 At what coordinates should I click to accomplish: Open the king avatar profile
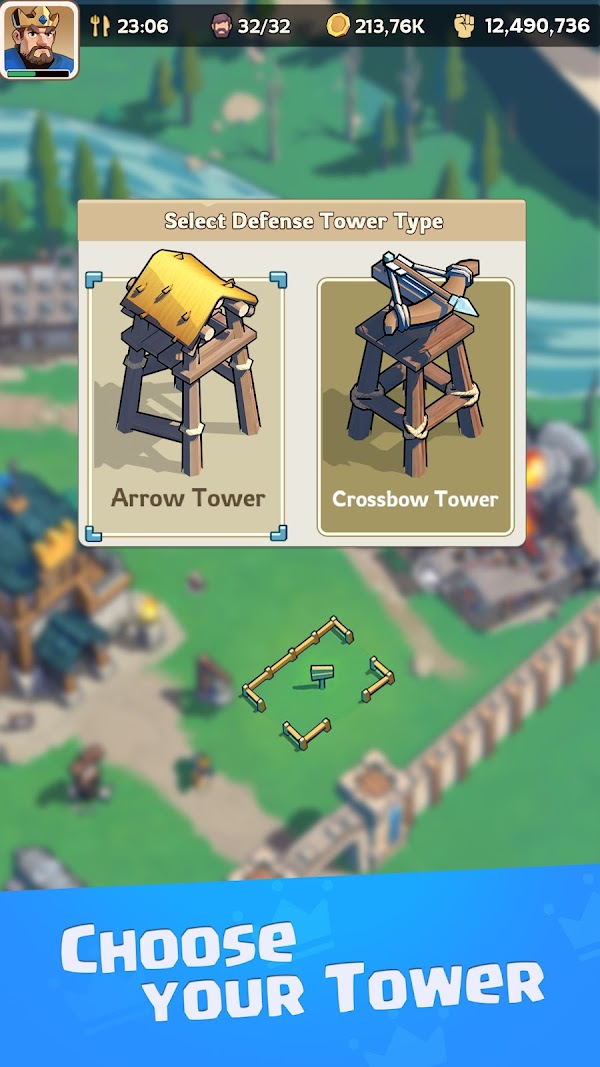pyautogui.click(x=40, y=40)
